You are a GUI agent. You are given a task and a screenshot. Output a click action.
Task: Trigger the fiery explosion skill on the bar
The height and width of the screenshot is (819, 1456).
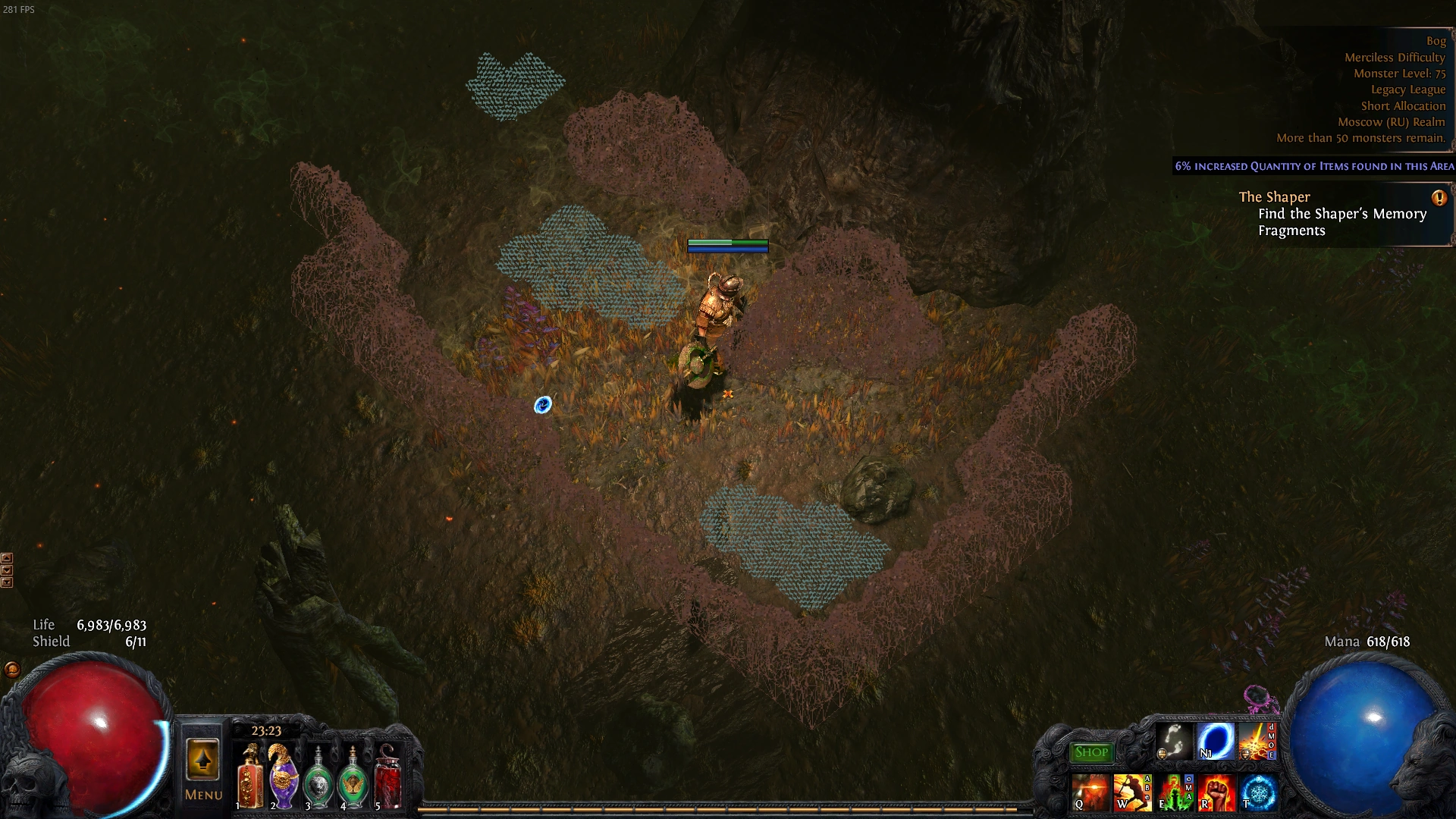1257,742
